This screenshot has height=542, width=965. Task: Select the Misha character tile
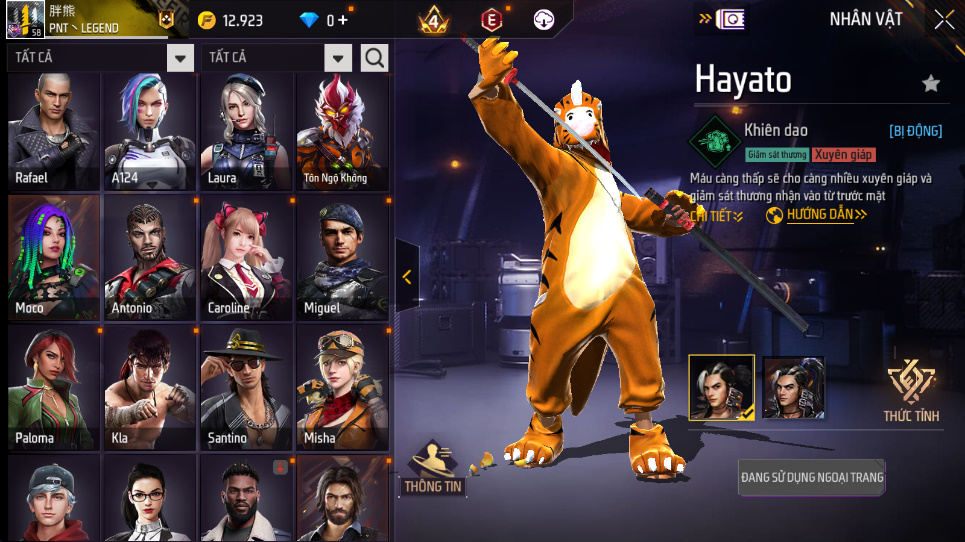pos(342,387)
